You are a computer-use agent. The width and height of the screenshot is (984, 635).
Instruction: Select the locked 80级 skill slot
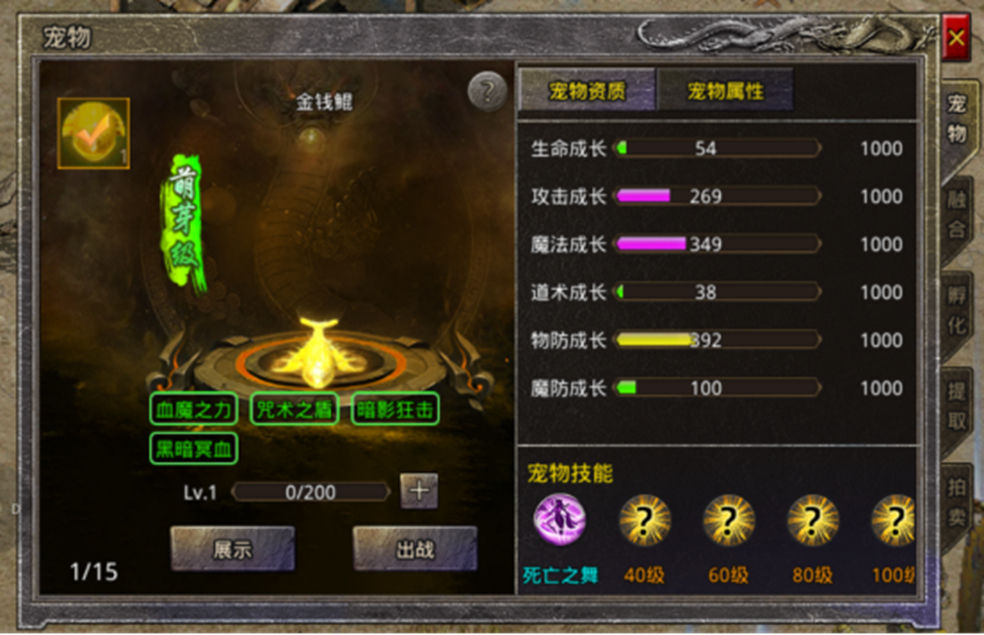click(x=812, y=520)
